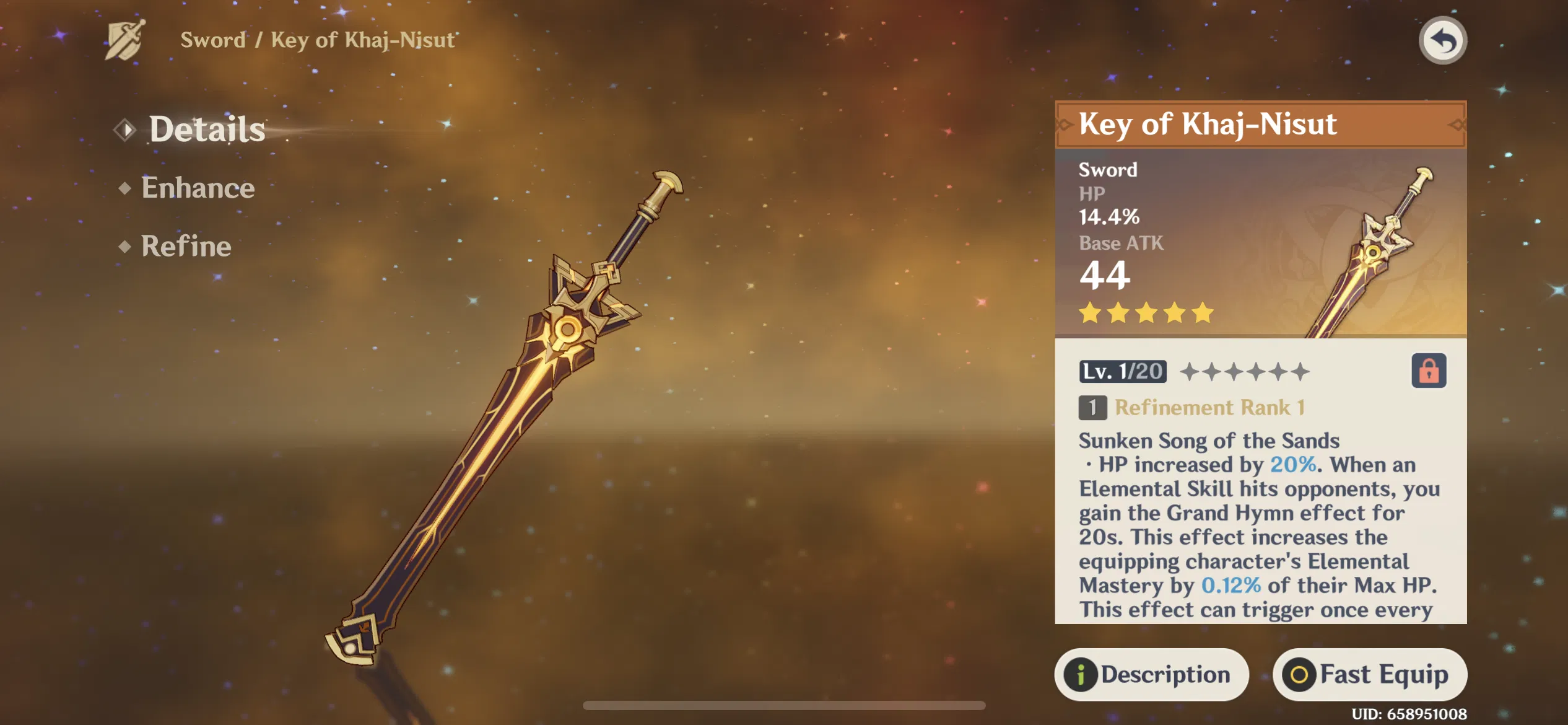Switch to the Refine tab
Image resolution: width=1568 pixels, height=725 pixels.
point(185,246)
